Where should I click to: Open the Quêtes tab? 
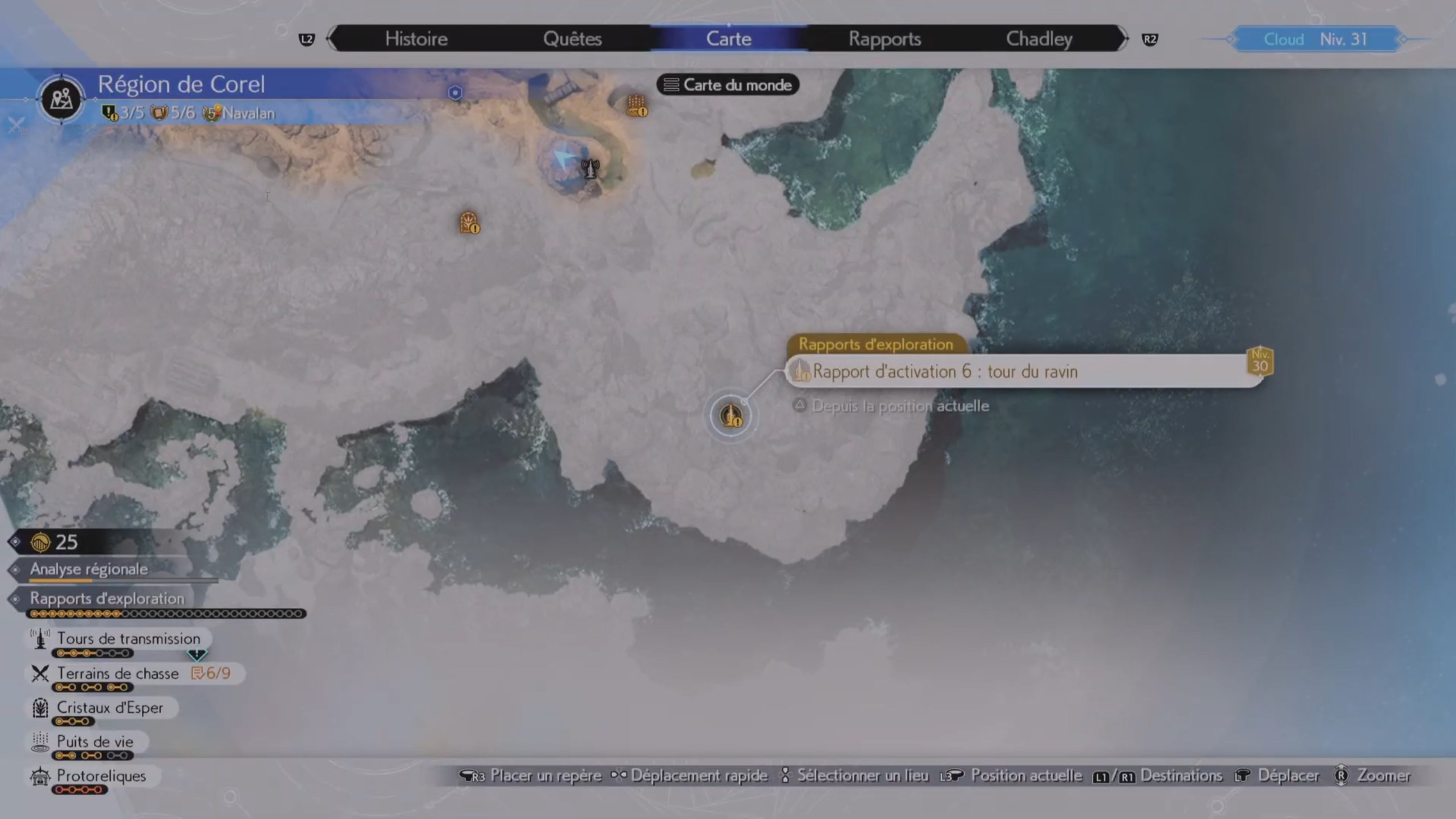(572, 38)
